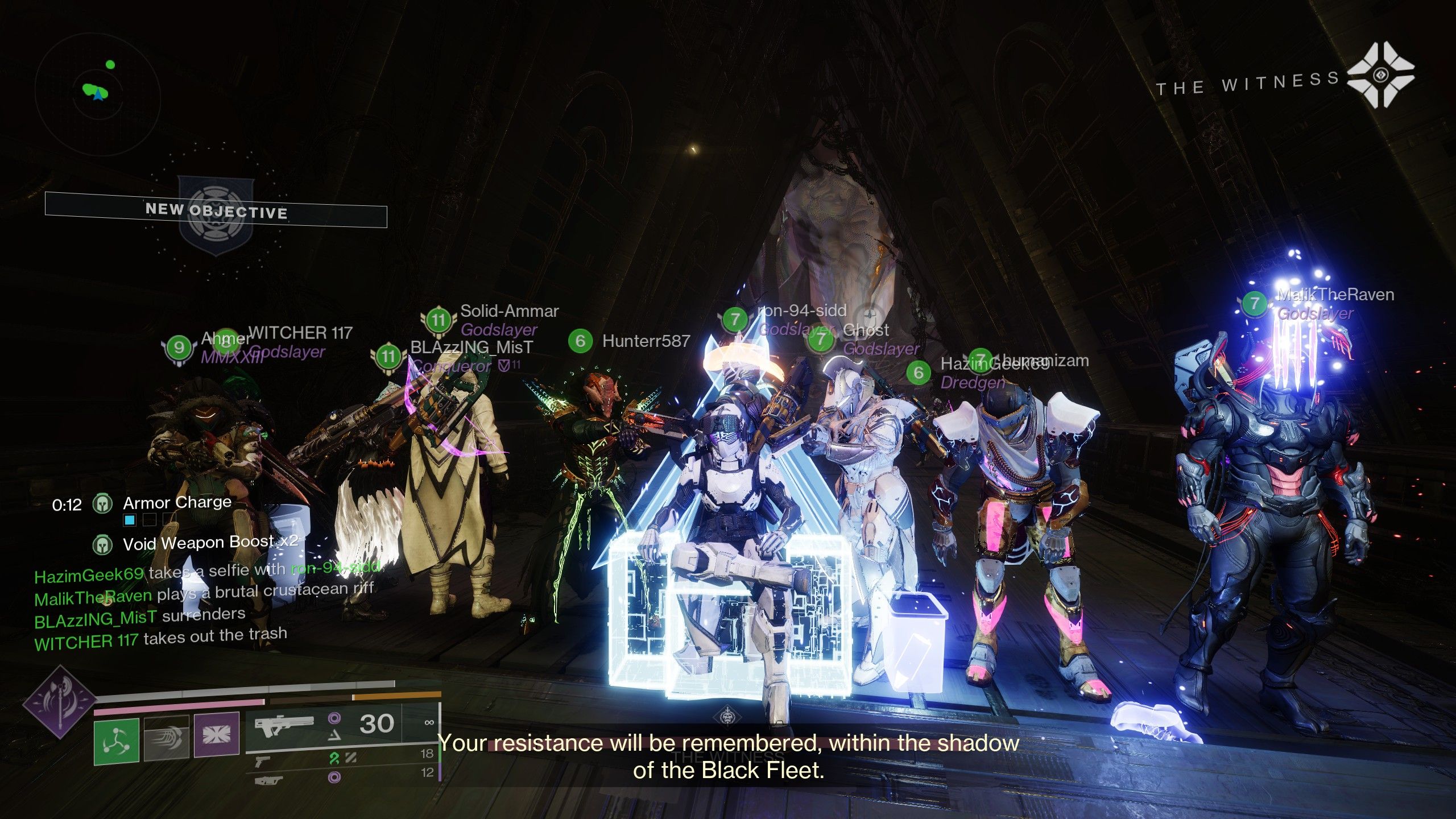Open the New Objective banner
The height and width of the screenshot is (819, 1456).
pos(216,211)
